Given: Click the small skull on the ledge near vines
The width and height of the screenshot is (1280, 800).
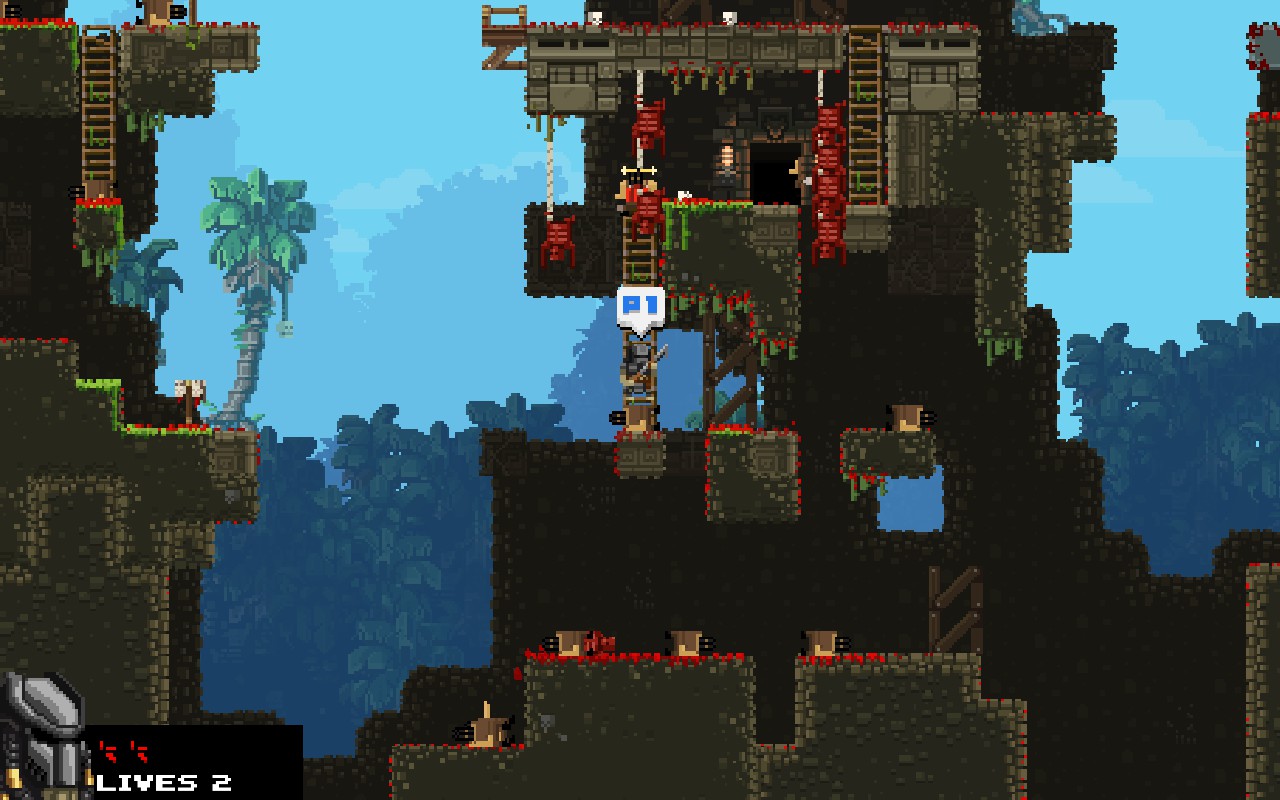Looking at the screenshot, I should [x=683, y=193].
